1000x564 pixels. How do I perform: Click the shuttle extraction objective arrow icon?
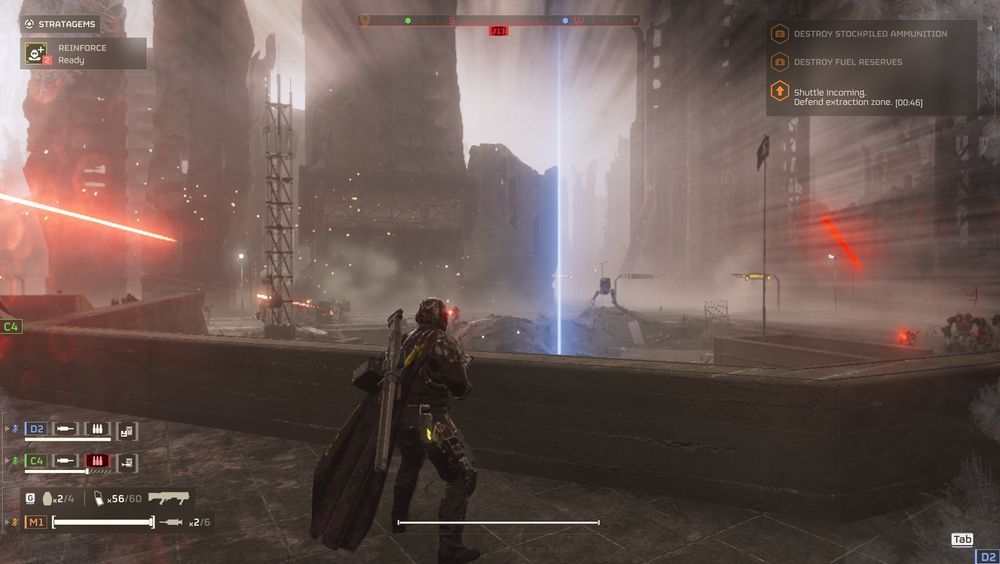click(779, 92)
